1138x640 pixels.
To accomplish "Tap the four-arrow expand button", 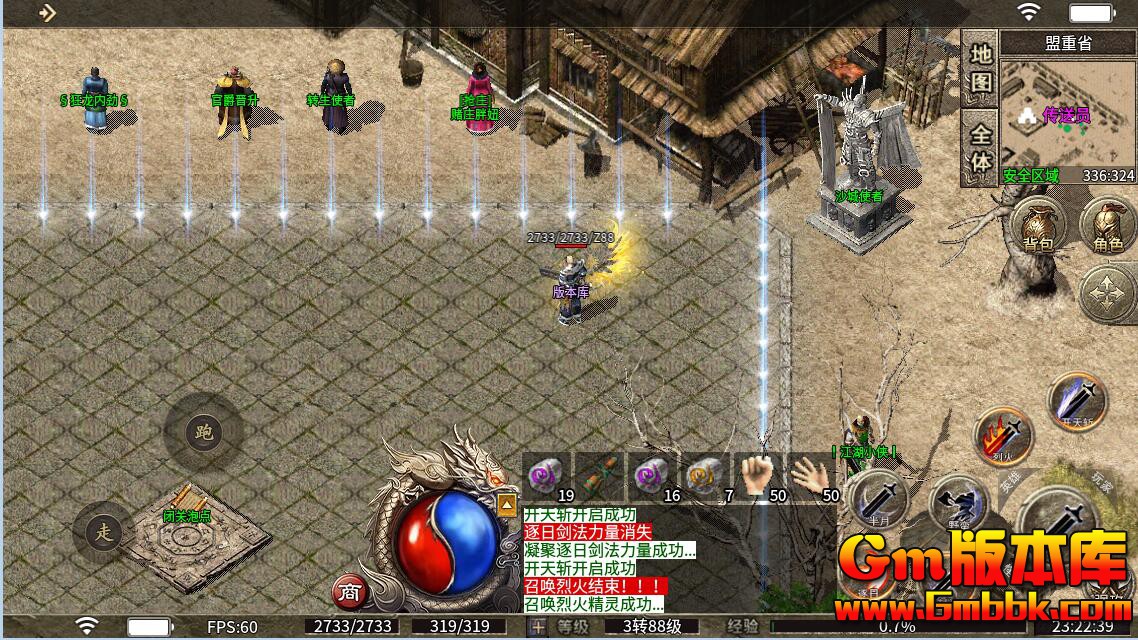I will click(1107, 293).
